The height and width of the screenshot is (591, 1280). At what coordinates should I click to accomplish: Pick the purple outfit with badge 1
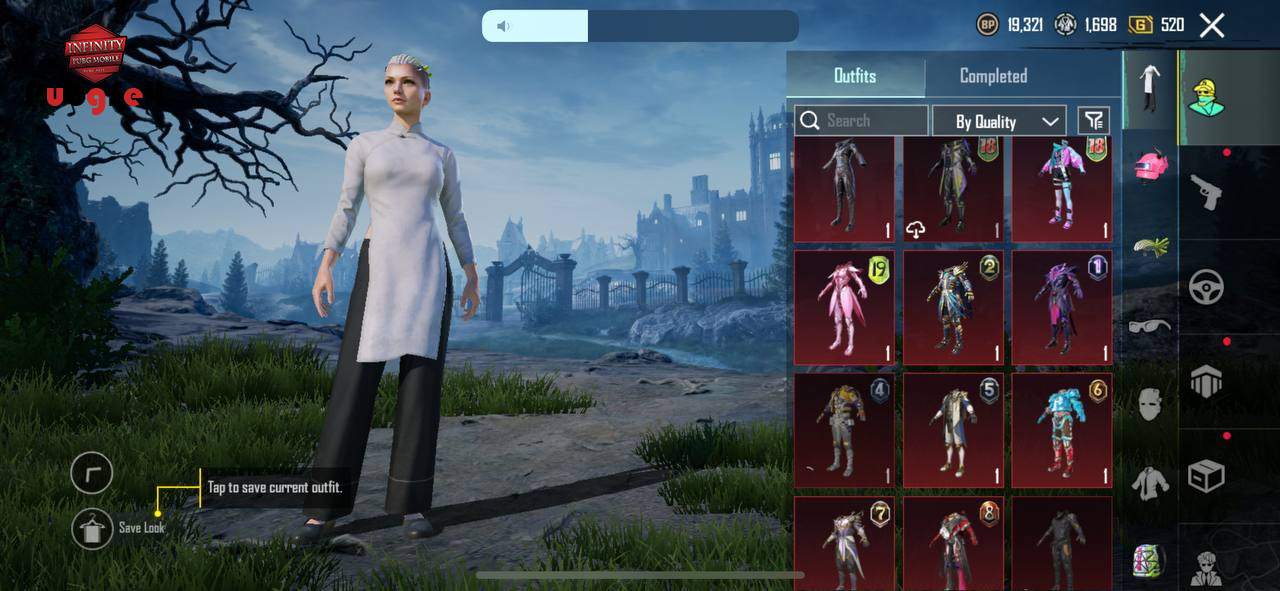coord(1062,307)
